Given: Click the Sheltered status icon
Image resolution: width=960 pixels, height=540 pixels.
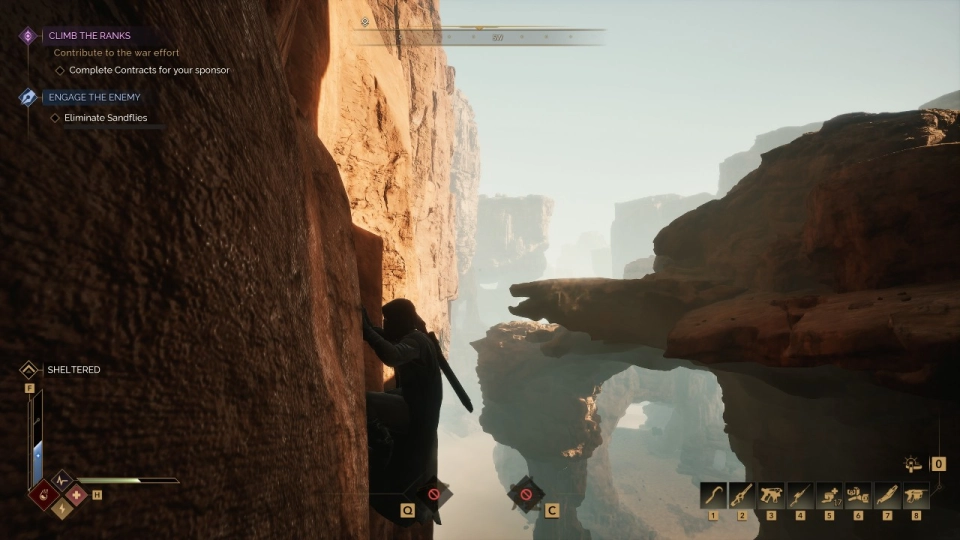Looking at the screenshot, I should pos(29,370).
